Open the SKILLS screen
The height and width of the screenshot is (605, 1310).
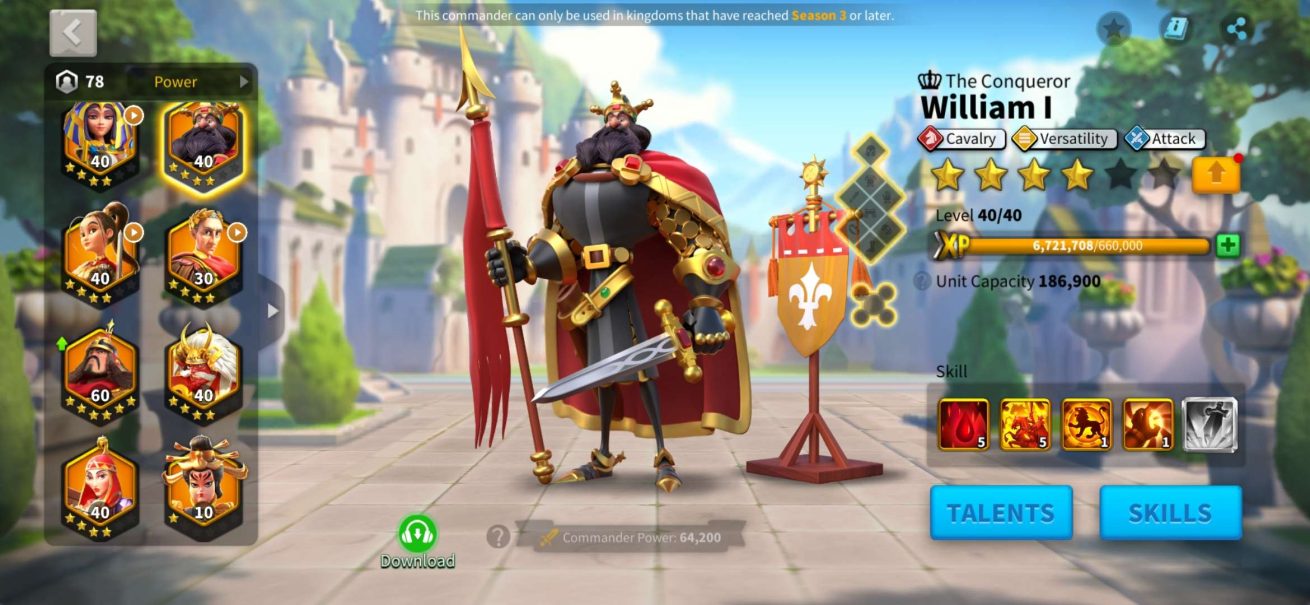tap(1170, 513)
